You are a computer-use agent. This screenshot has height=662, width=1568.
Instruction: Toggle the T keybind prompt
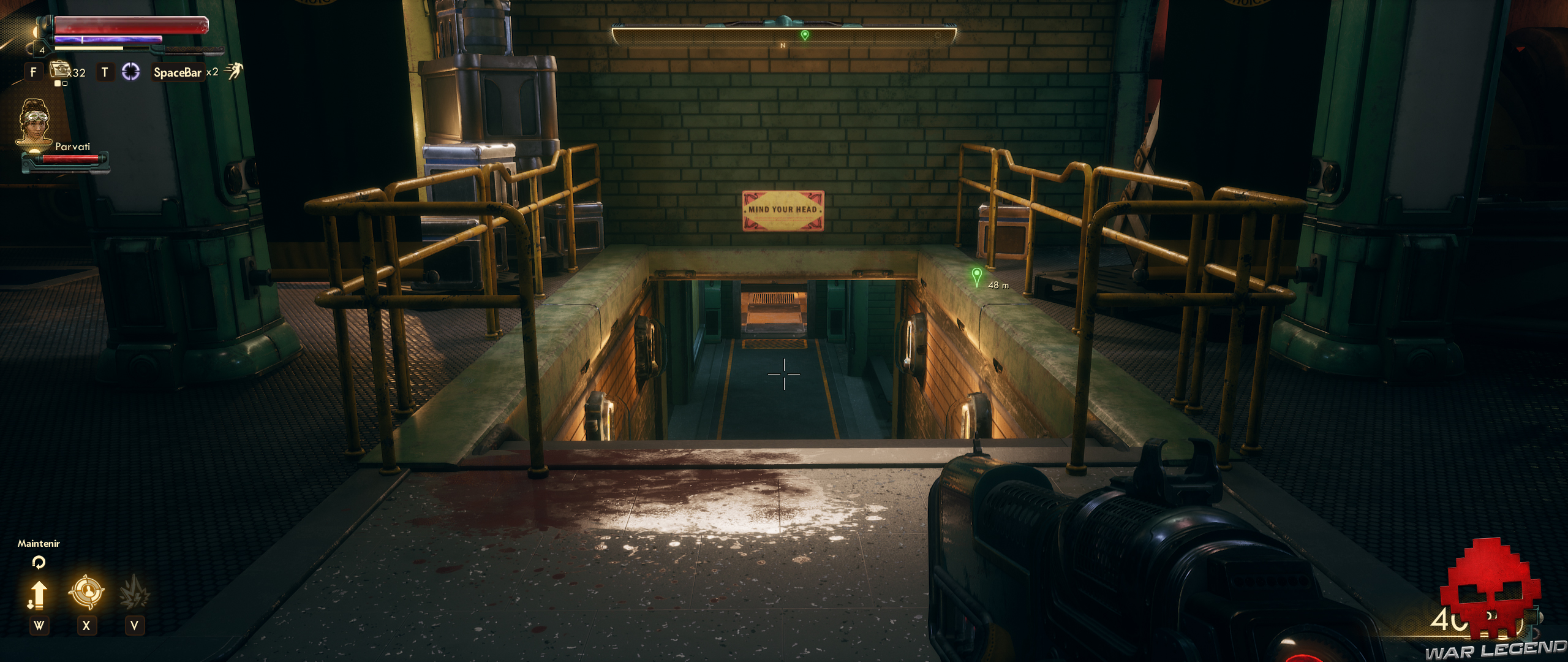click(x=104, y=71)
